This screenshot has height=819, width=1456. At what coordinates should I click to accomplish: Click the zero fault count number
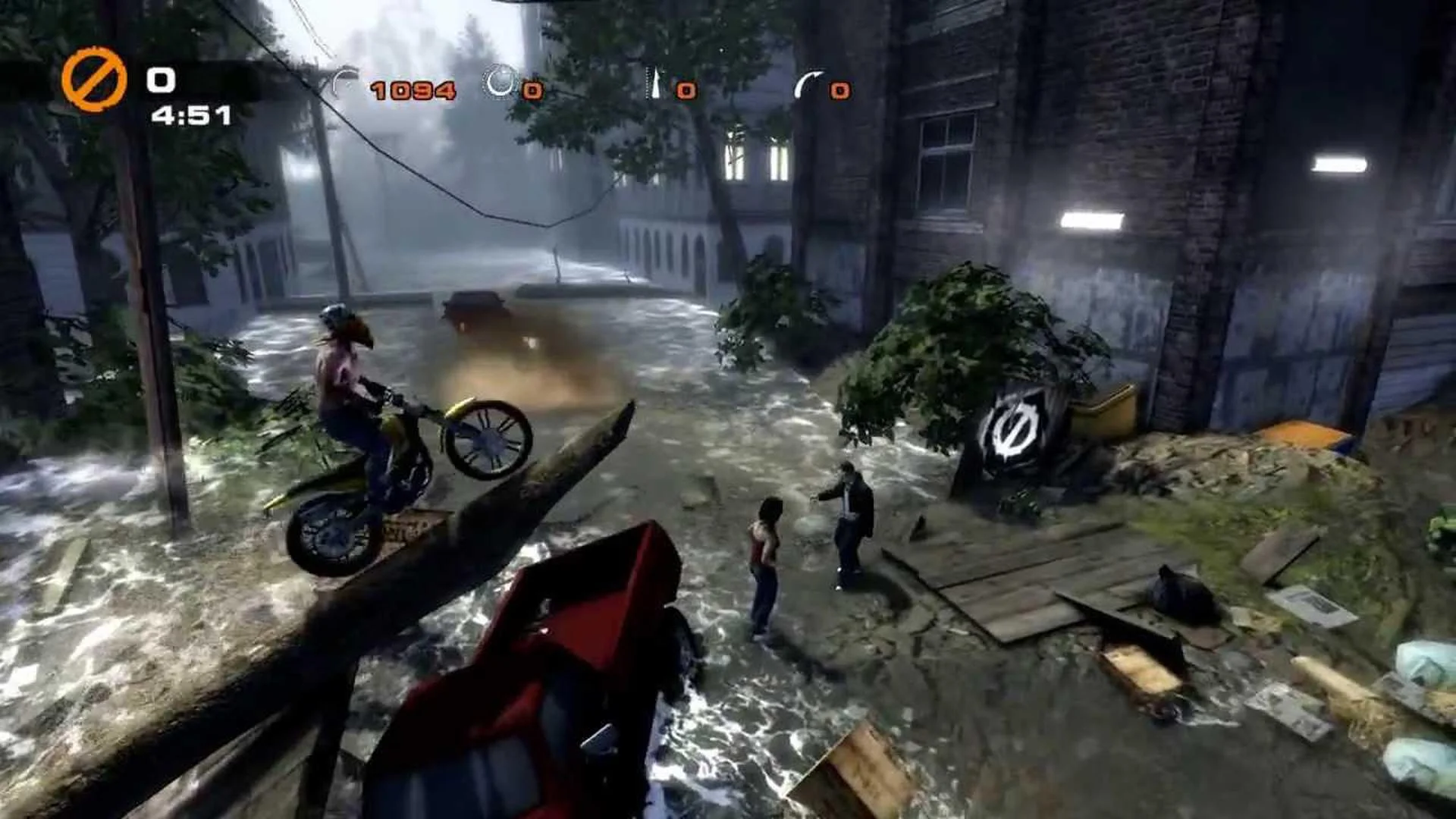(160, 78)
